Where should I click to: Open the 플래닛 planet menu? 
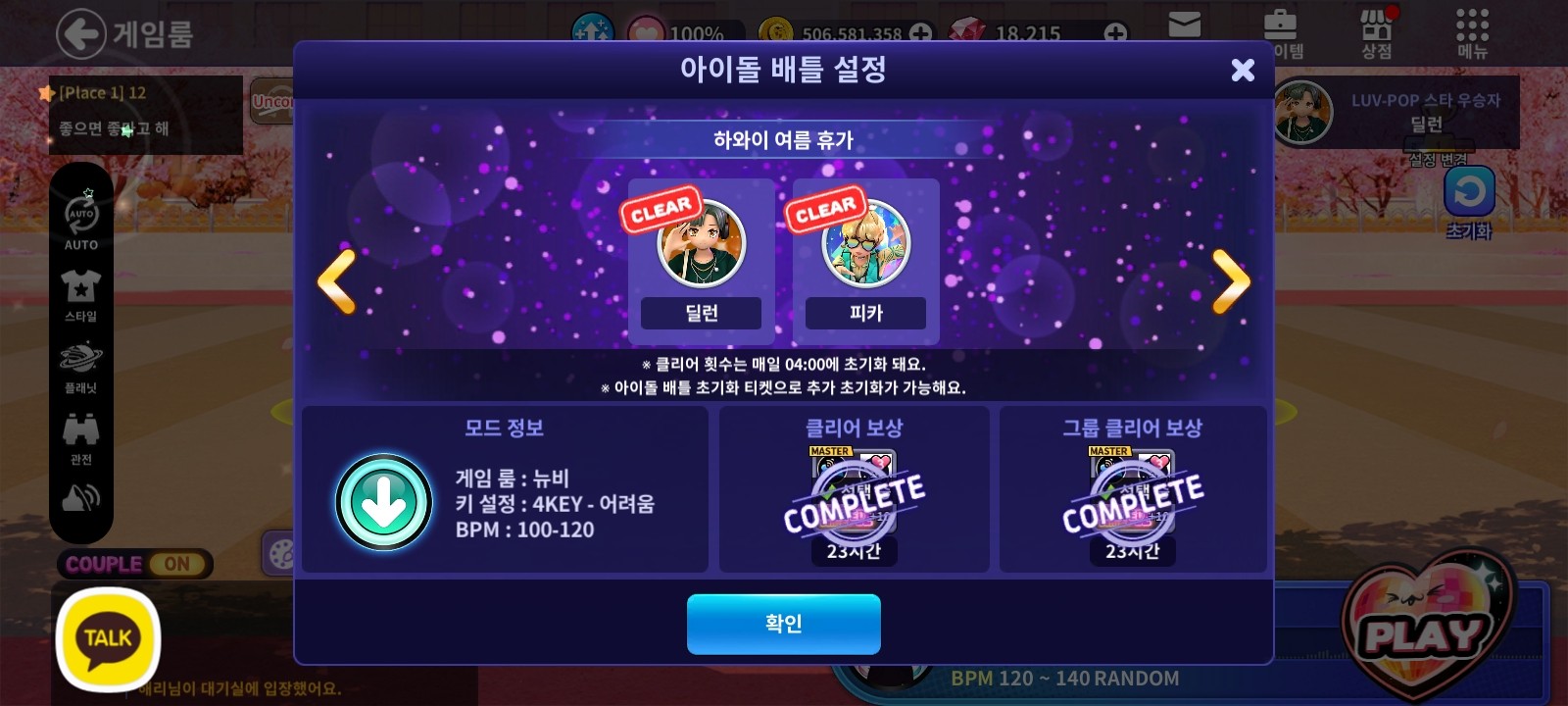[x=81, y=364]
